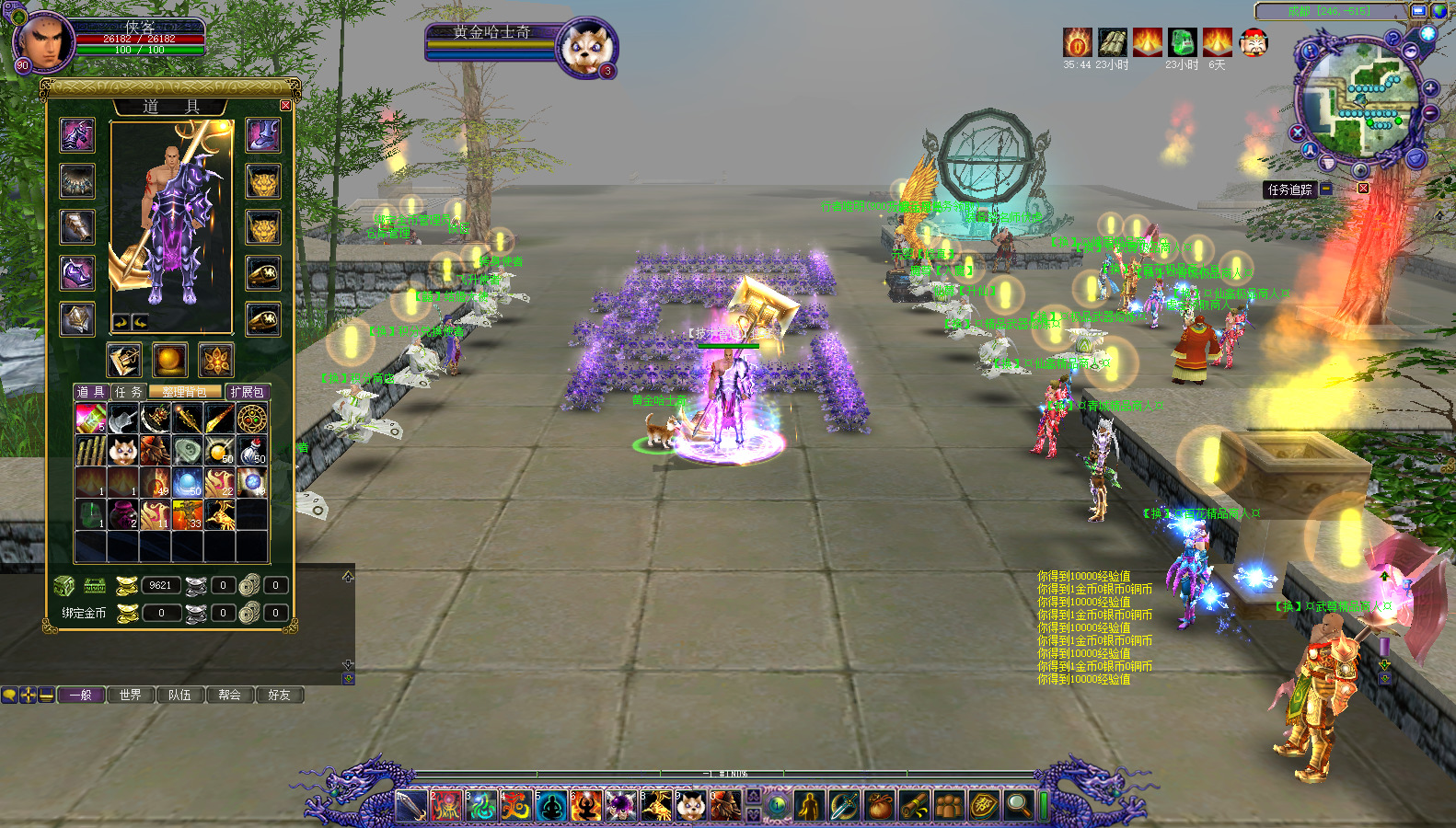The height and width of the screenshot is (828, 1456).
Task: Switch chat to the 世界 channel
Action: coord(131,695)
